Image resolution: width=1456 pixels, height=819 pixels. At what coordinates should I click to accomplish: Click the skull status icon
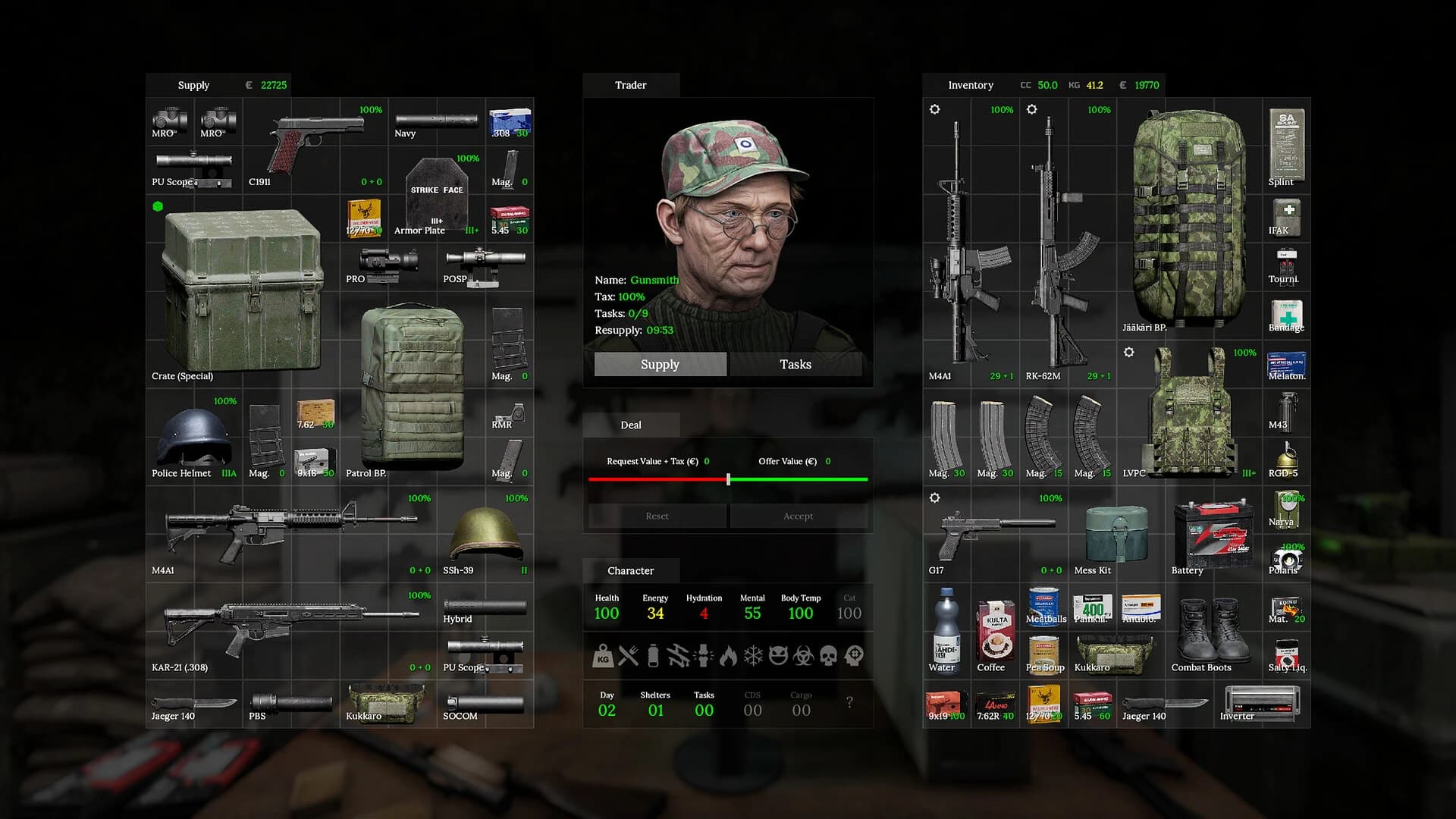click(830, 655)
